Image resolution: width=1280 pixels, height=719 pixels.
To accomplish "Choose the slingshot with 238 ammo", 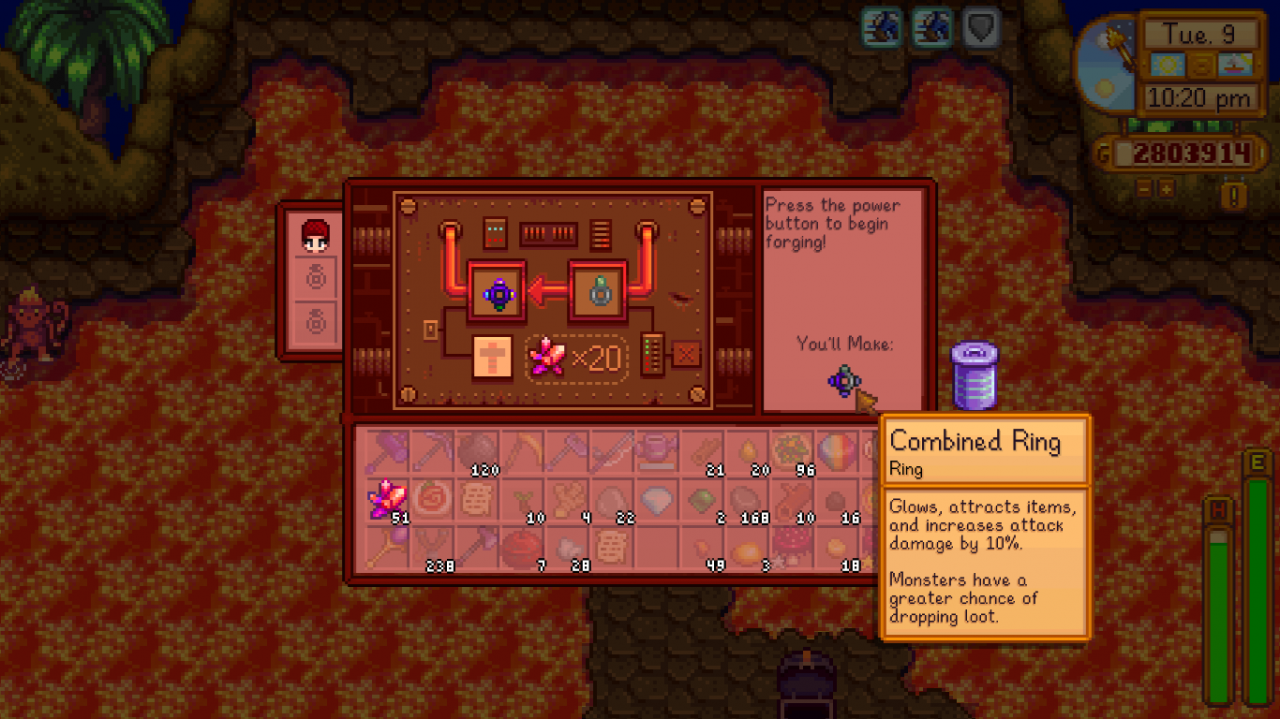I will pos(431,547).
